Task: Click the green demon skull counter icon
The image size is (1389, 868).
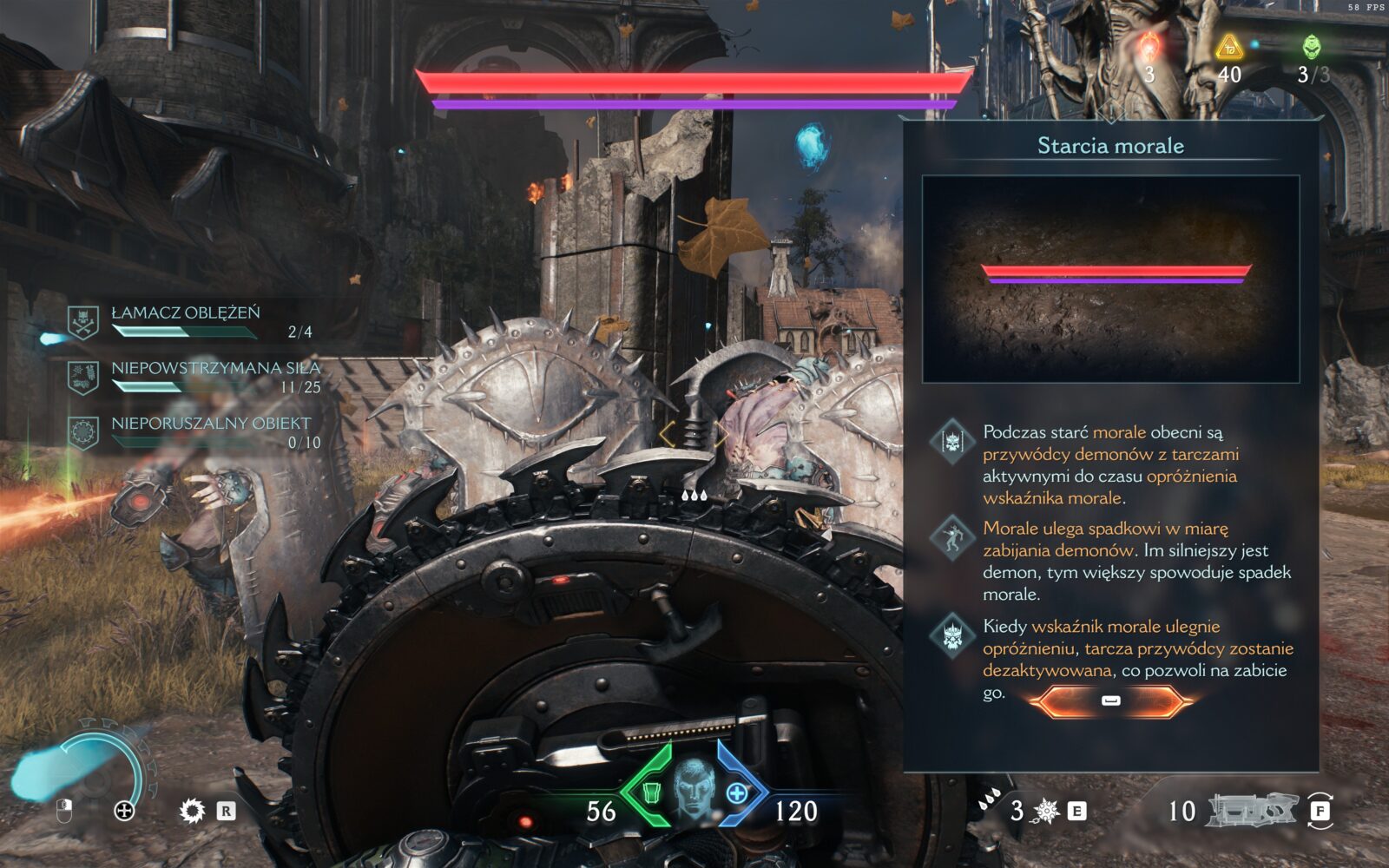Action: coord(1311,47)
